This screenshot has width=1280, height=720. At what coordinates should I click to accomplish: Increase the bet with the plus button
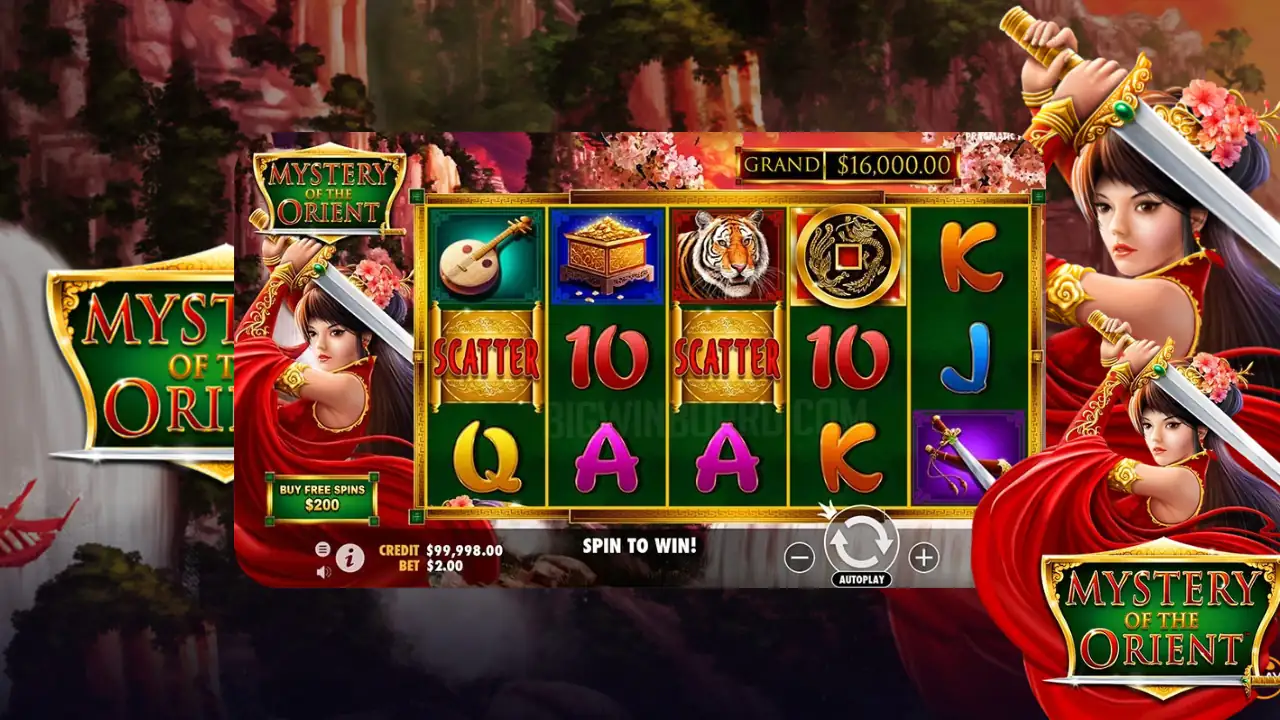(923, 558)
